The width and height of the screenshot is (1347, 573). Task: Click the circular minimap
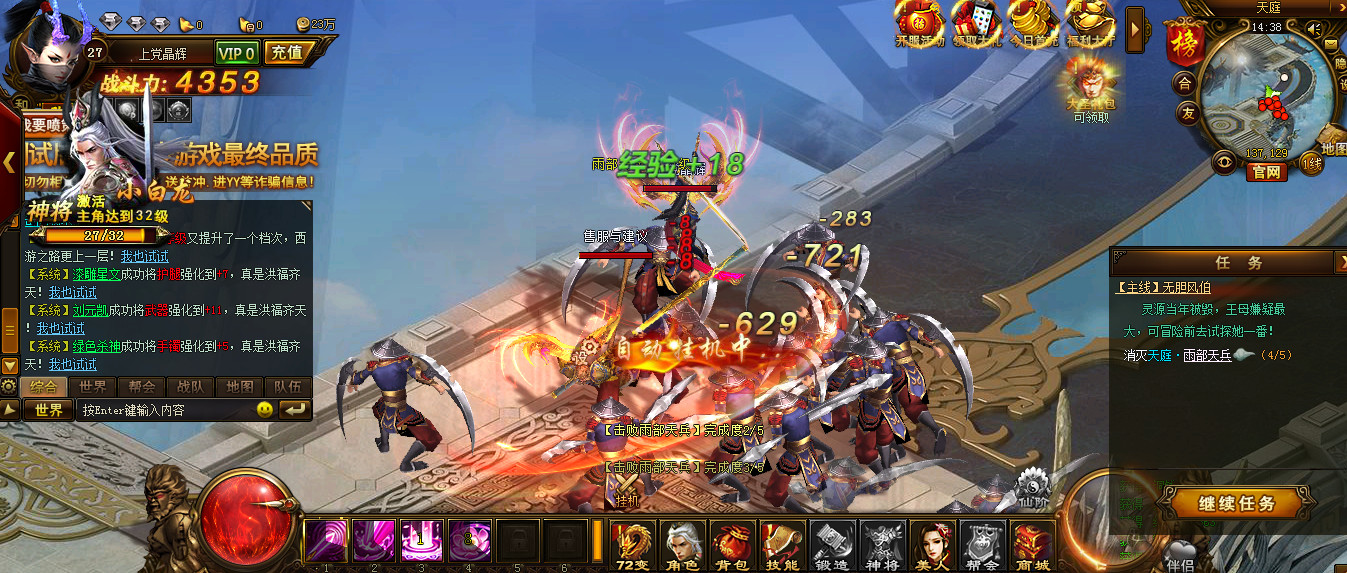(x=1264, y=95)
